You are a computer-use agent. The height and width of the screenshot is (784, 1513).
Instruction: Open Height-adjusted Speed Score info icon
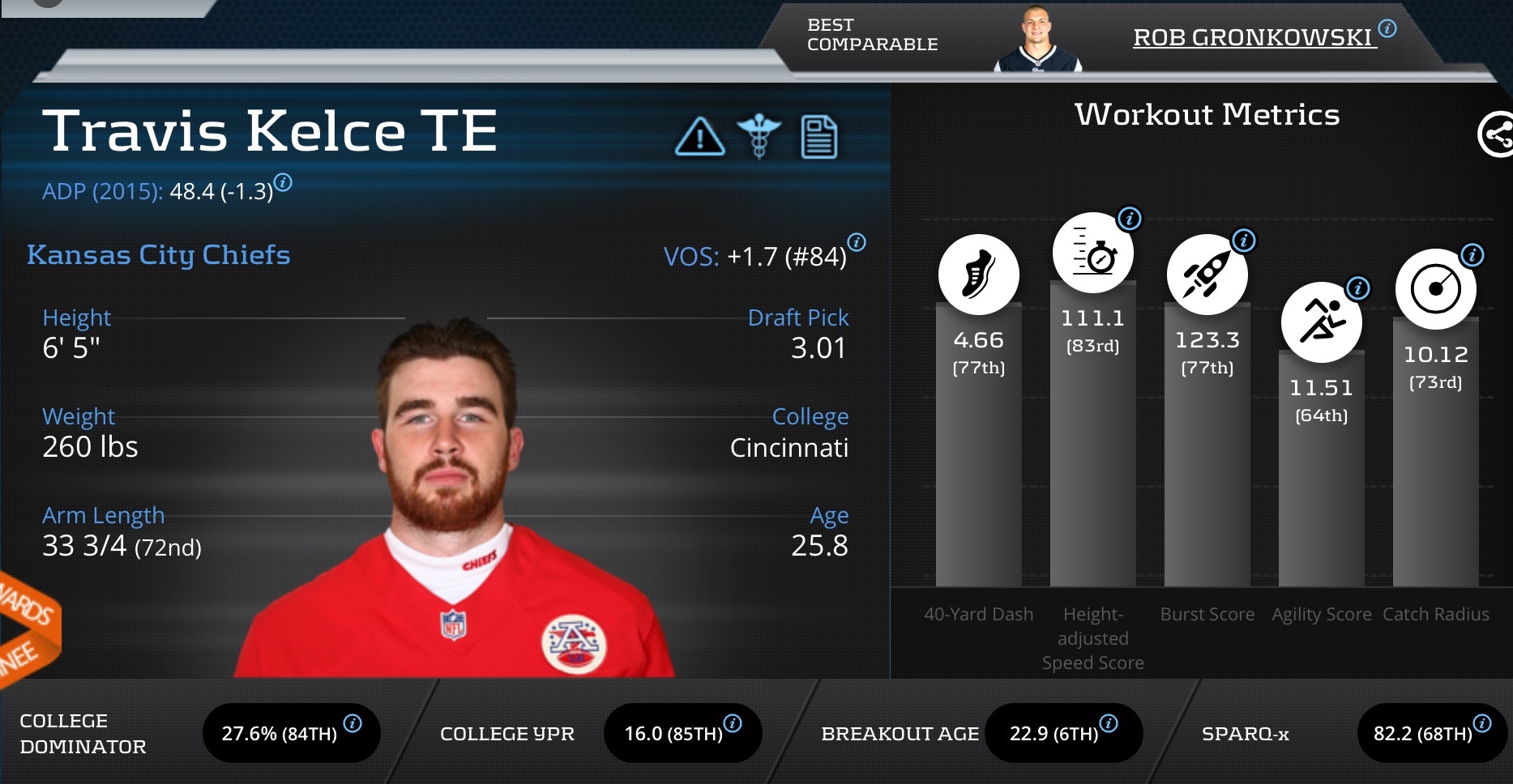click(1129, 219)
